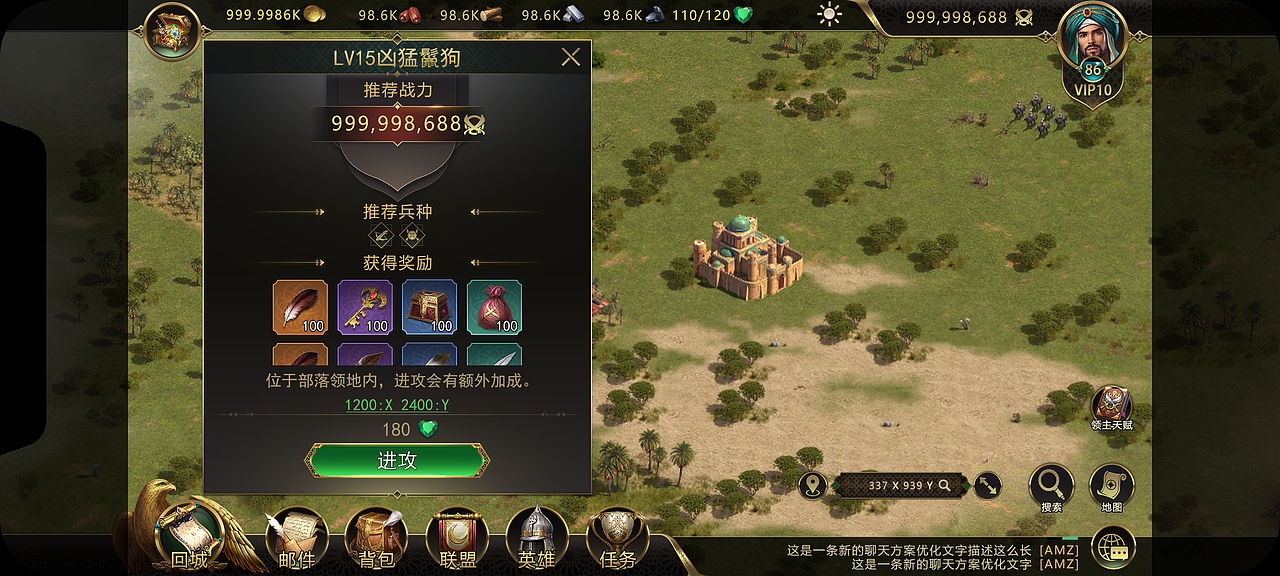
Task: Open 领主天赋 lord talents book
Action: tap(1112, 407)
